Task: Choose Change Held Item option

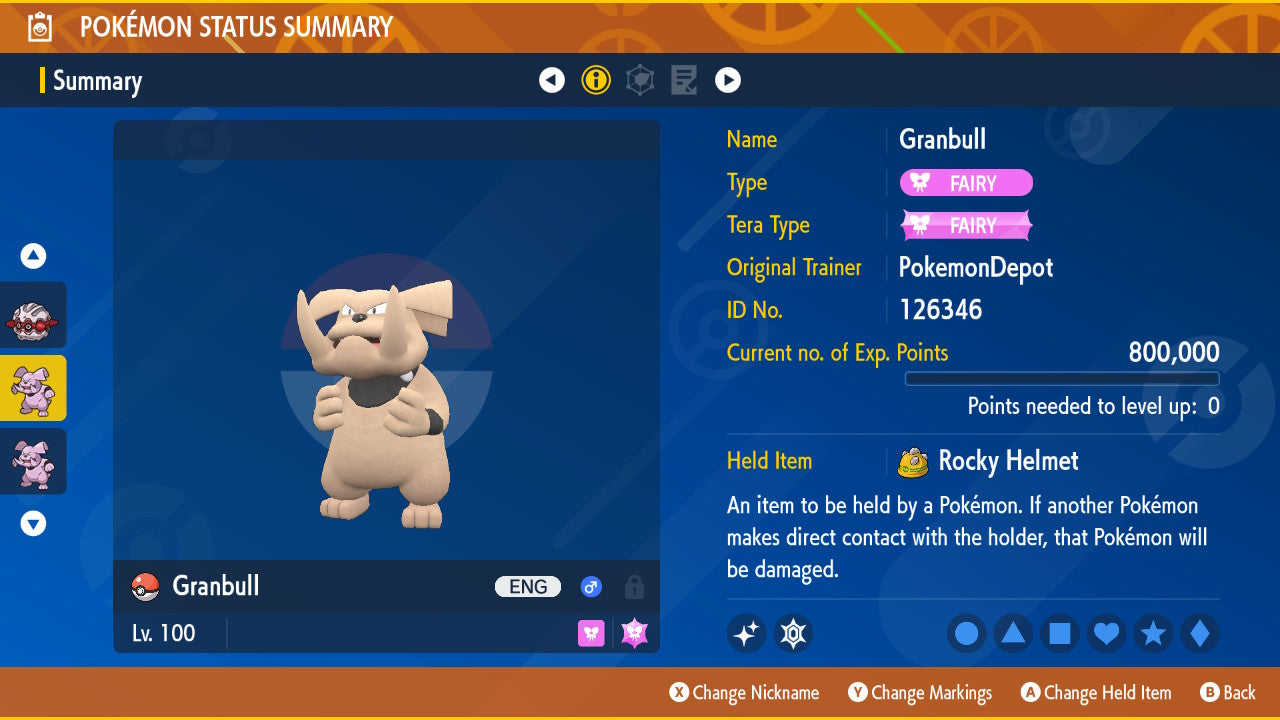Action: [x=1096, y=692]
